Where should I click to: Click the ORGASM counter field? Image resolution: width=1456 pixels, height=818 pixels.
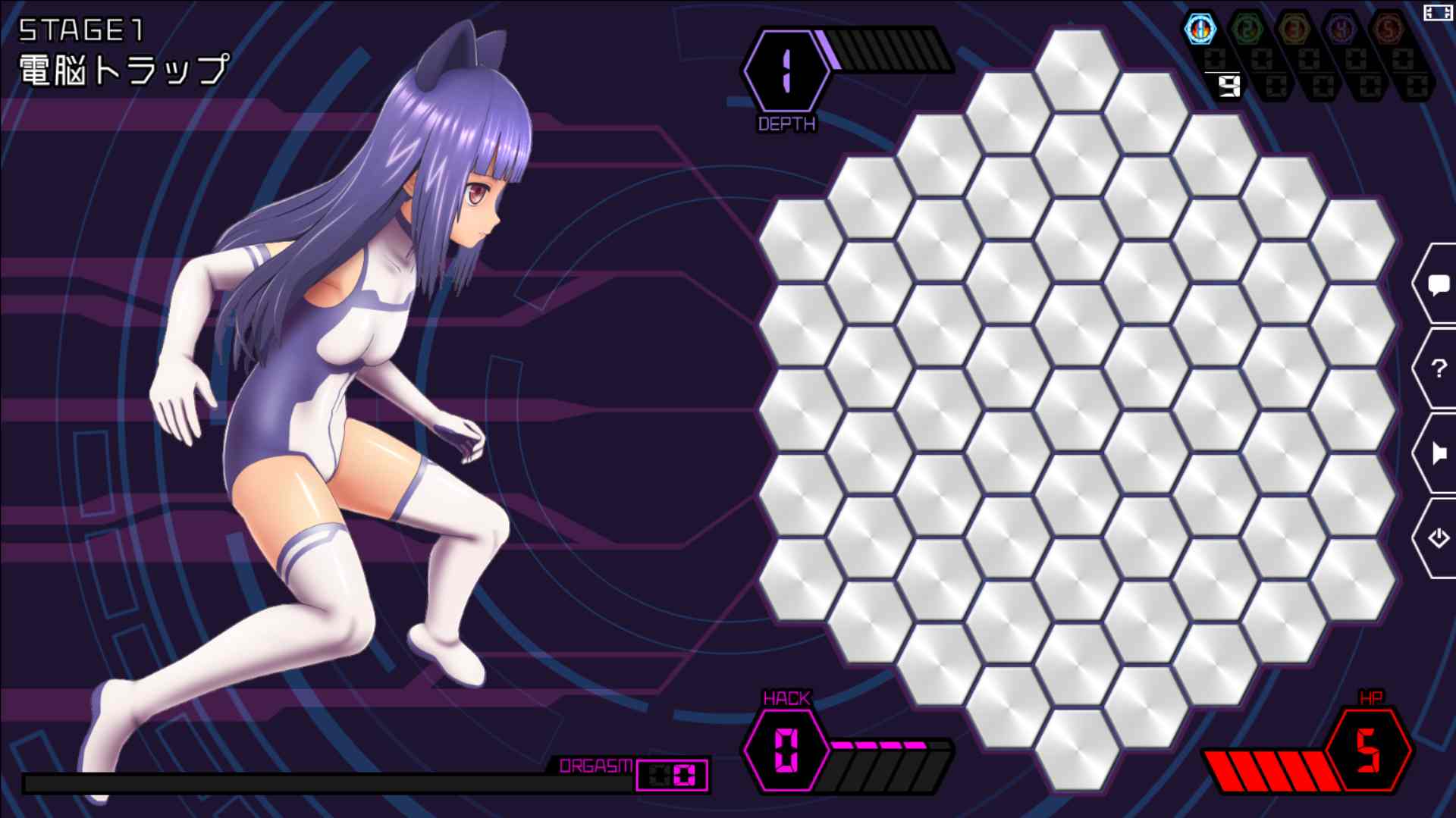tap(671, 773)
